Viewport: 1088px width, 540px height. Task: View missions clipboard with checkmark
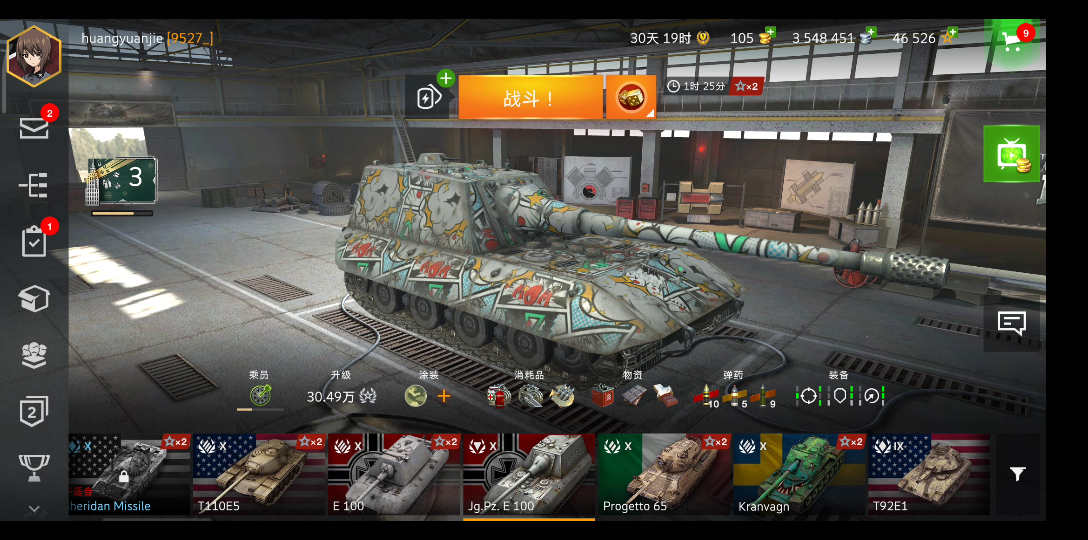click(34, 242)
